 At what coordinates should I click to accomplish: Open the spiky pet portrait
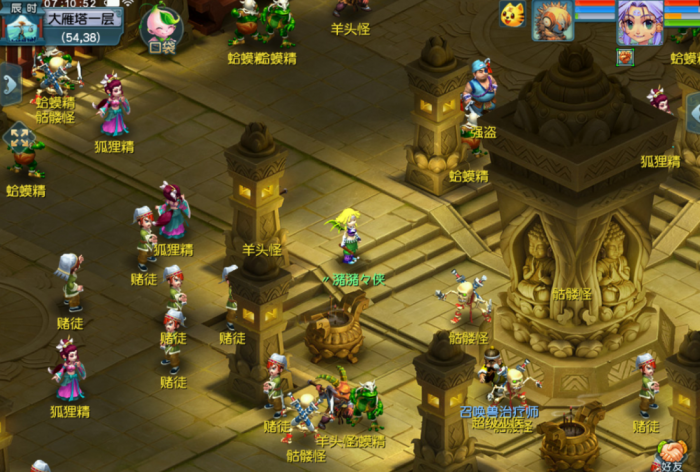point(552,20)
